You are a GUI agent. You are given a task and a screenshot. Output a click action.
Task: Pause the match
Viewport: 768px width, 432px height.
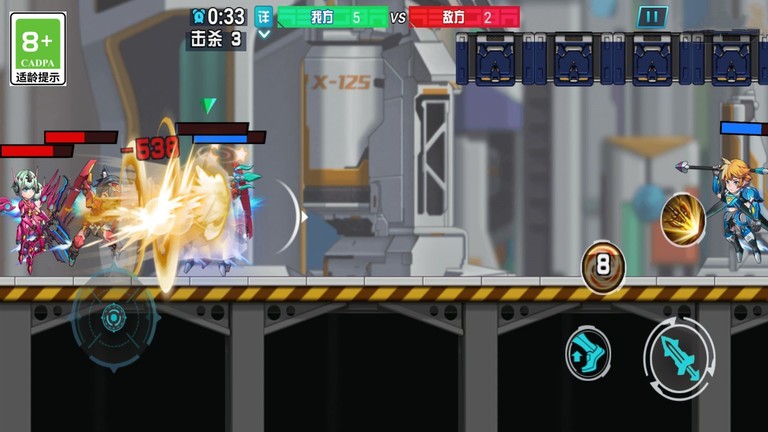point(651,17)
